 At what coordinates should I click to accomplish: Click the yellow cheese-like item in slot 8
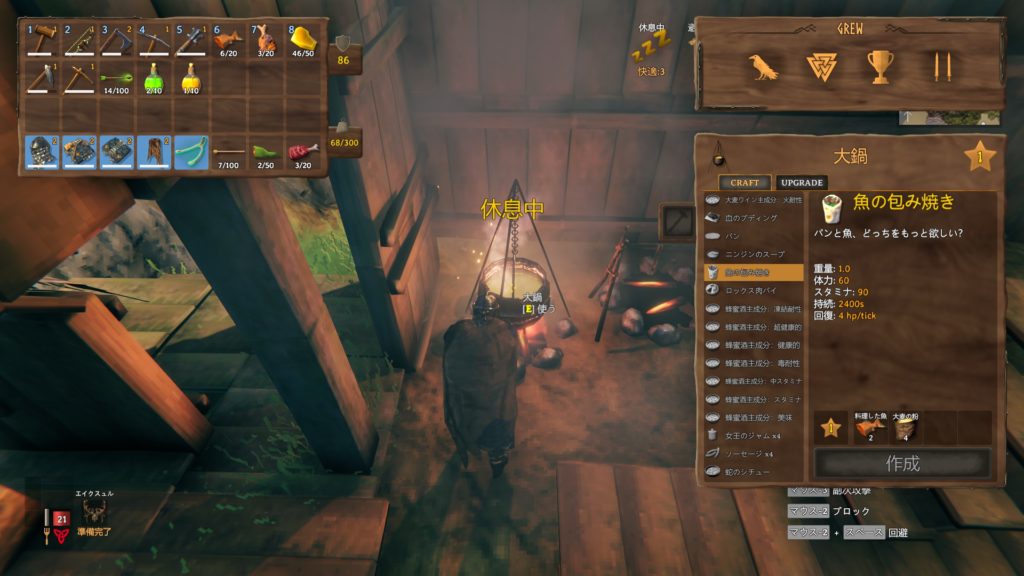click(x=302, y=42)
